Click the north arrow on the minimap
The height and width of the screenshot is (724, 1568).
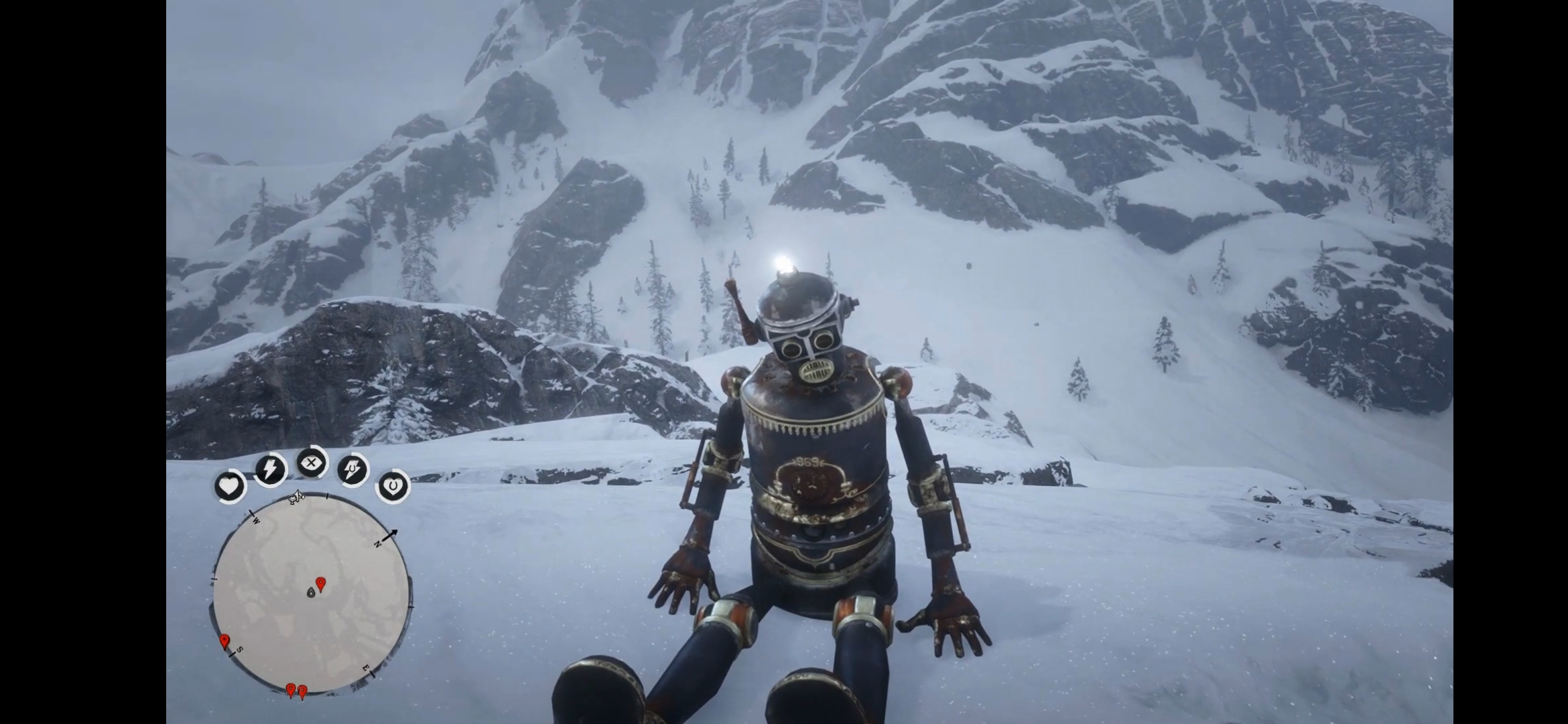coord(390,534)
